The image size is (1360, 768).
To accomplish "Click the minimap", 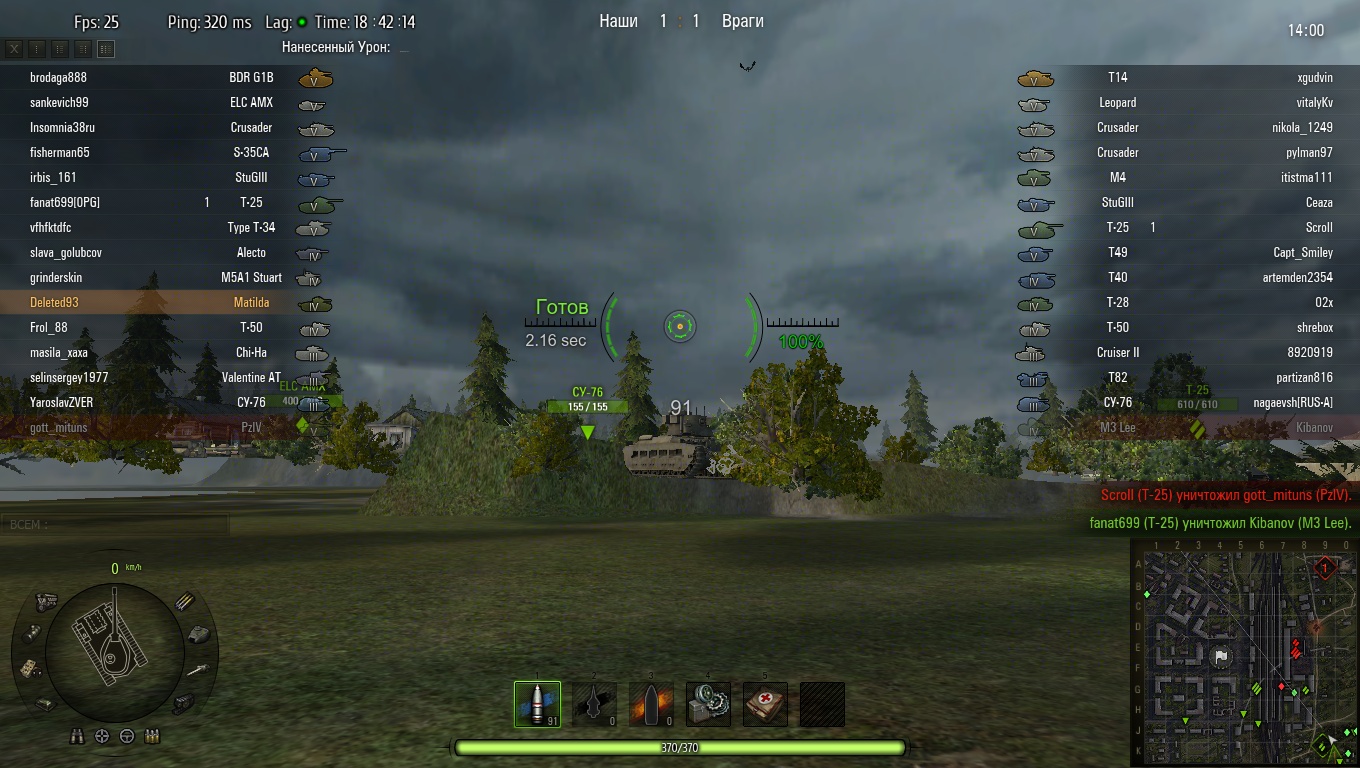I will (1243, 652).
